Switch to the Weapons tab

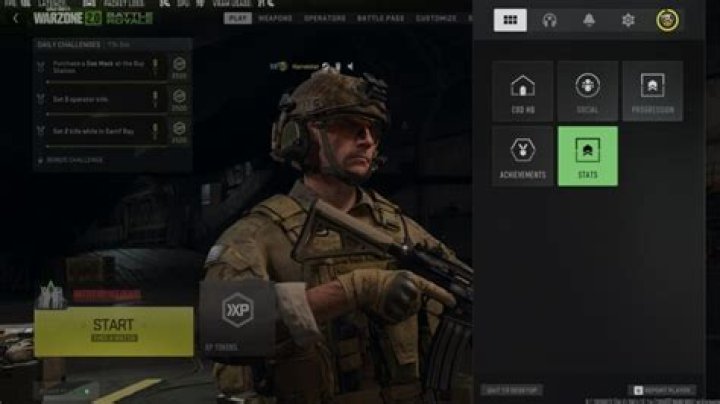pyautogui.click(x=275, y=18)
